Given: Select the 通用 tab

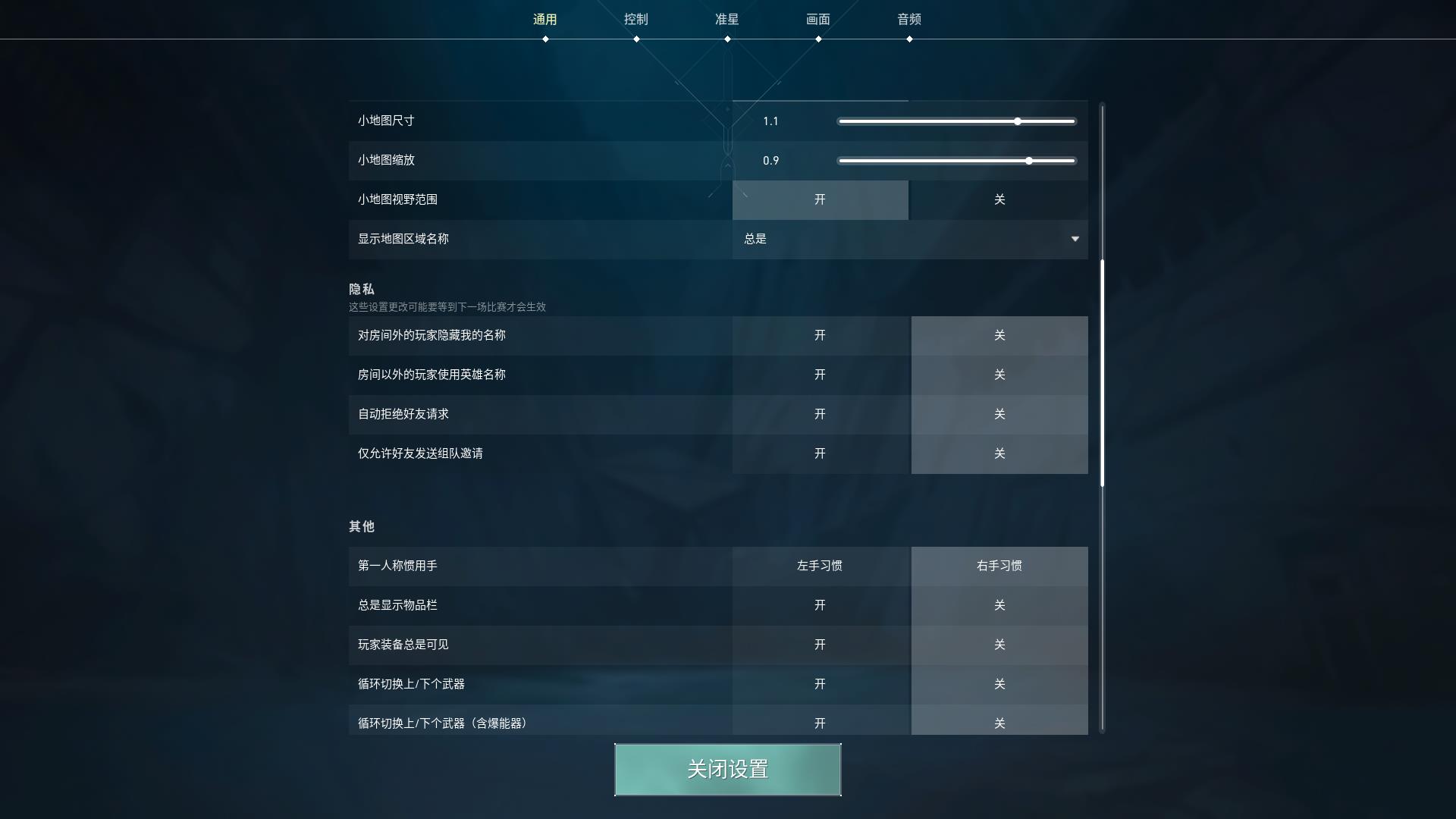Looking at the screenshot, I should coord(545,19).
